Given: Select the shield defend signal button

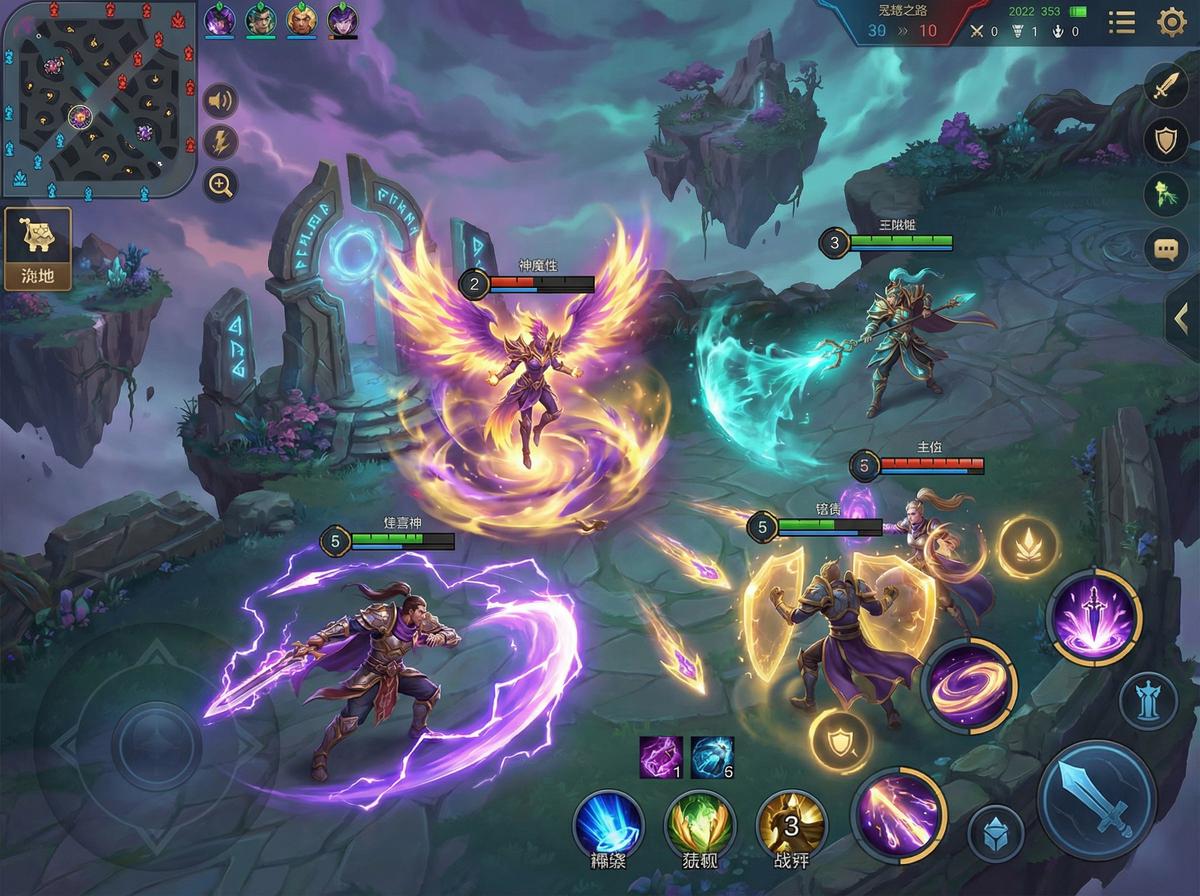Looking at the screenshot, I should coord(1165,141).
